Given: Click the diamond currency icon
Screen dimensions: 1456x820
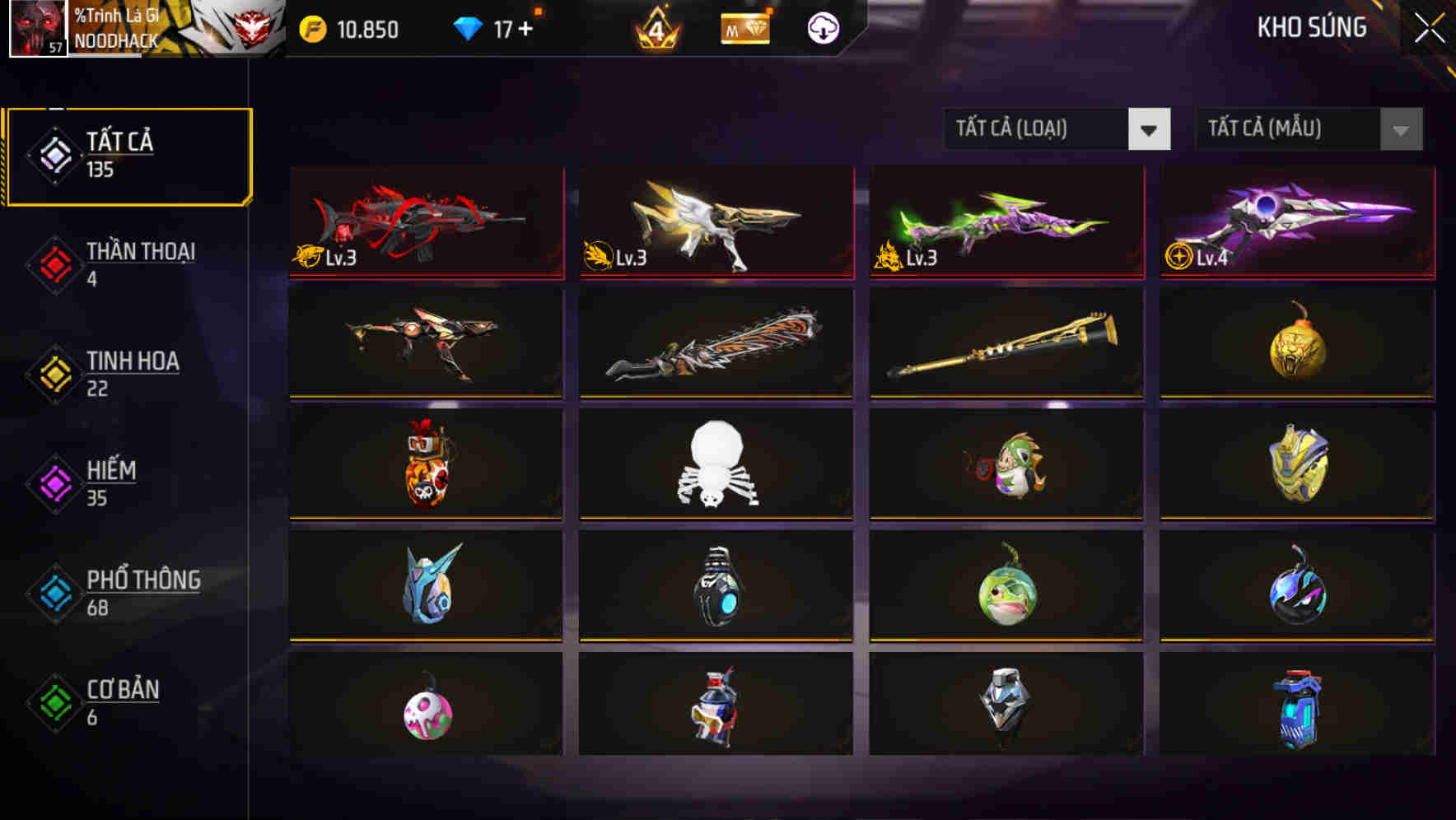Looking at the screenshot, I should (x=468, y=28).
